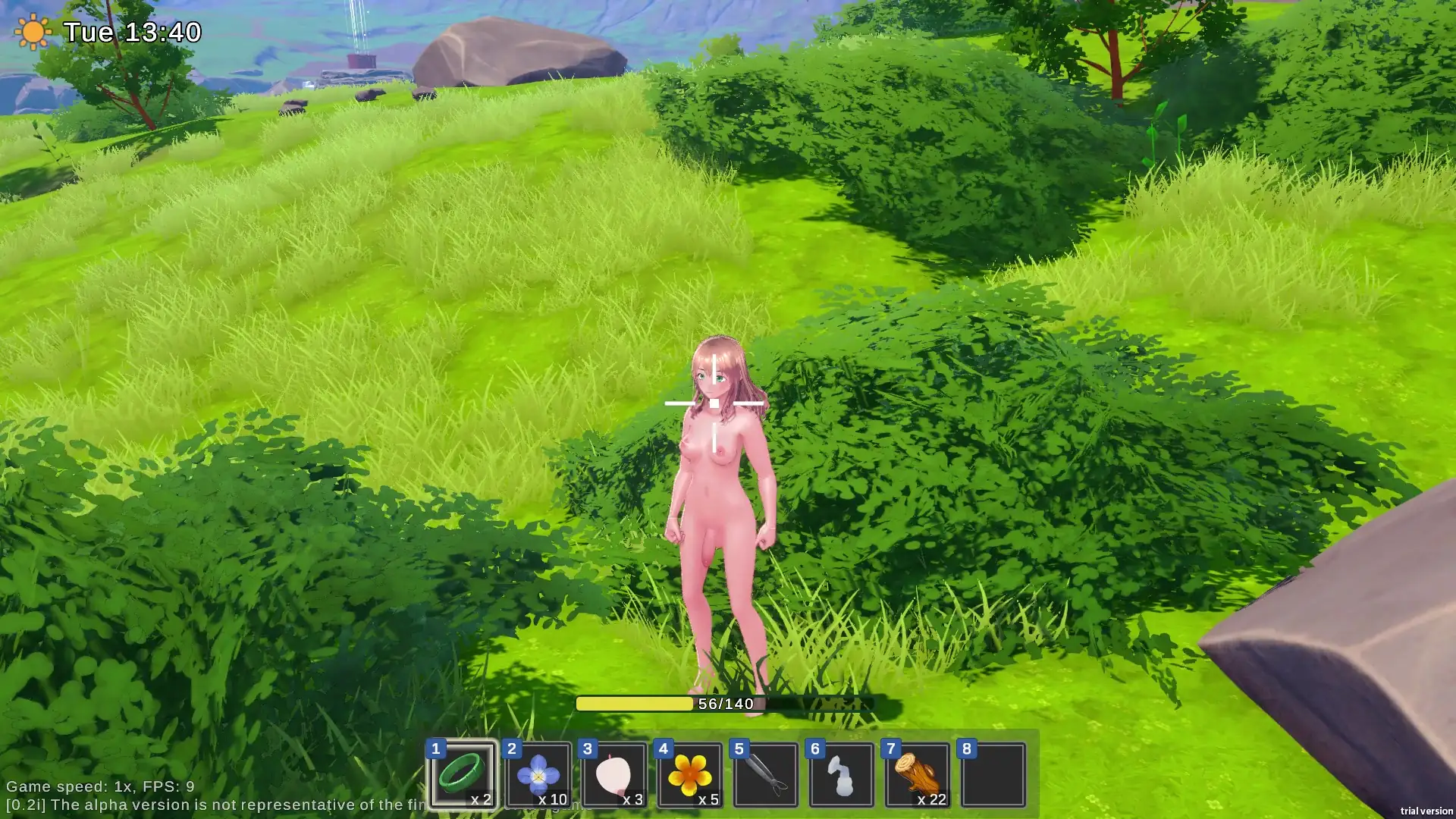Image resolution: width=1456 pixels, height=819 pixels.
Task: Select the pink petal item slot
Action: (614, 774)
